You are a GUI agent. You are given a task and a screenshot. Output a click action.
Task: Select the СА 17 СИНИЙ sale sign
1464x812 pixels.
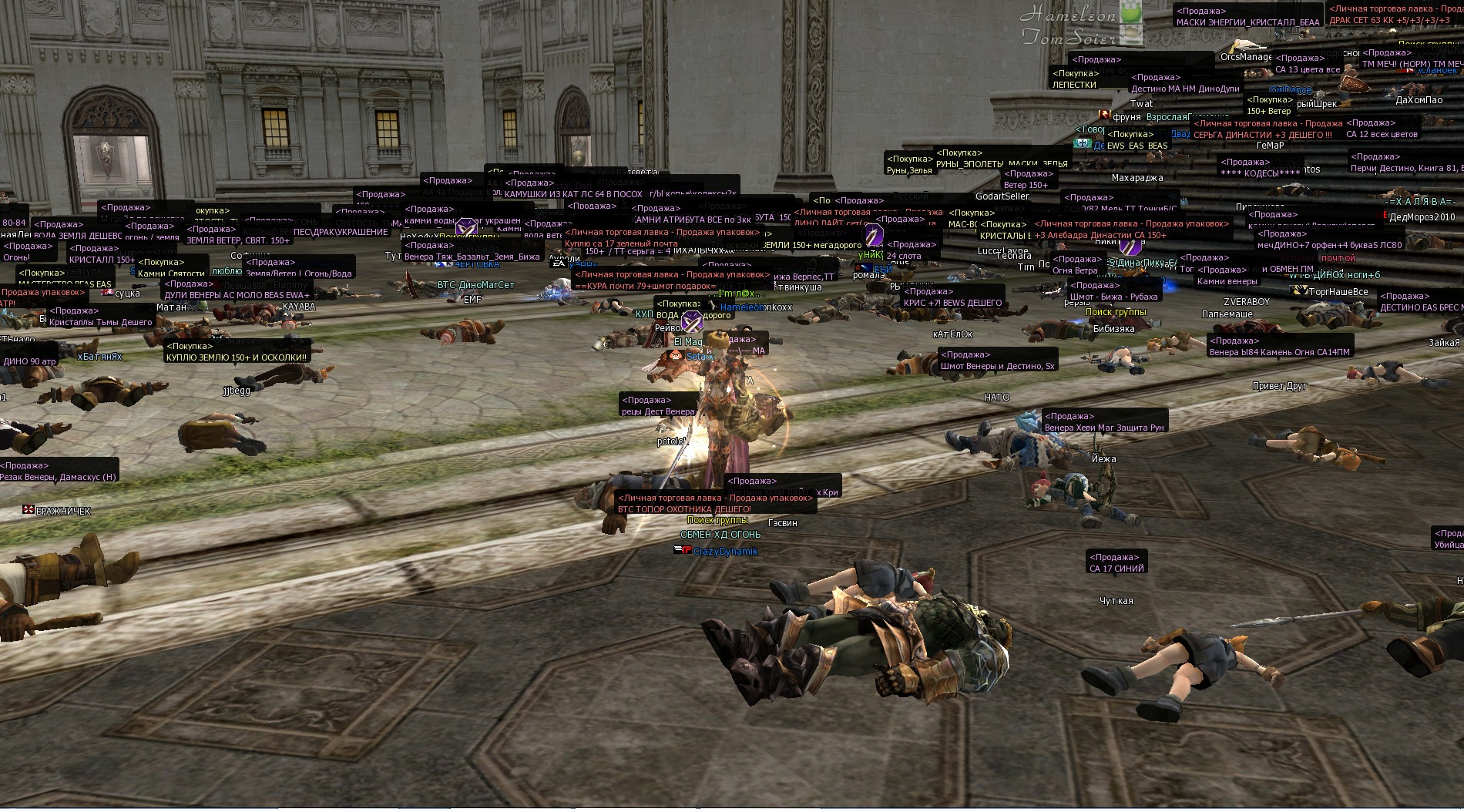pos(1116,569)
